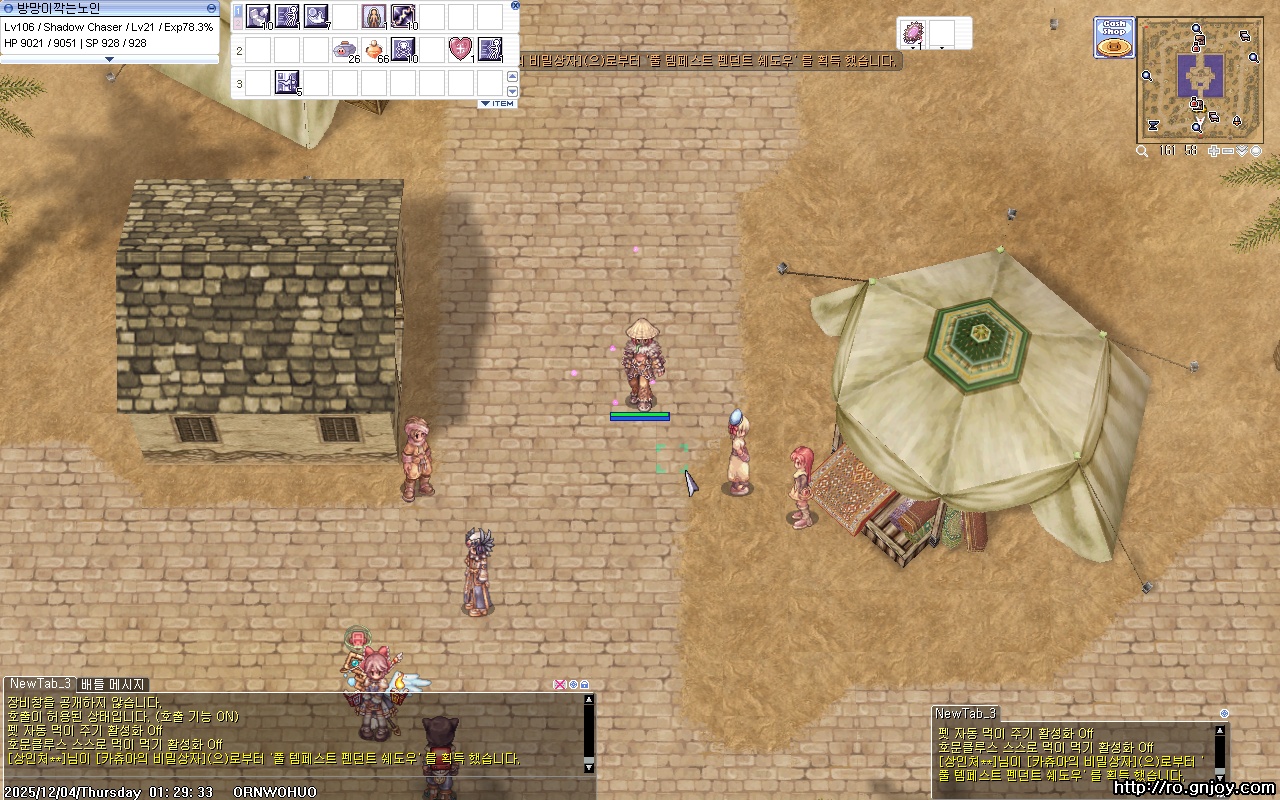This screenshot has height=800, width=1280.
Task: Activate the skull and crossbones skill
Action: [x=403, y=48]
